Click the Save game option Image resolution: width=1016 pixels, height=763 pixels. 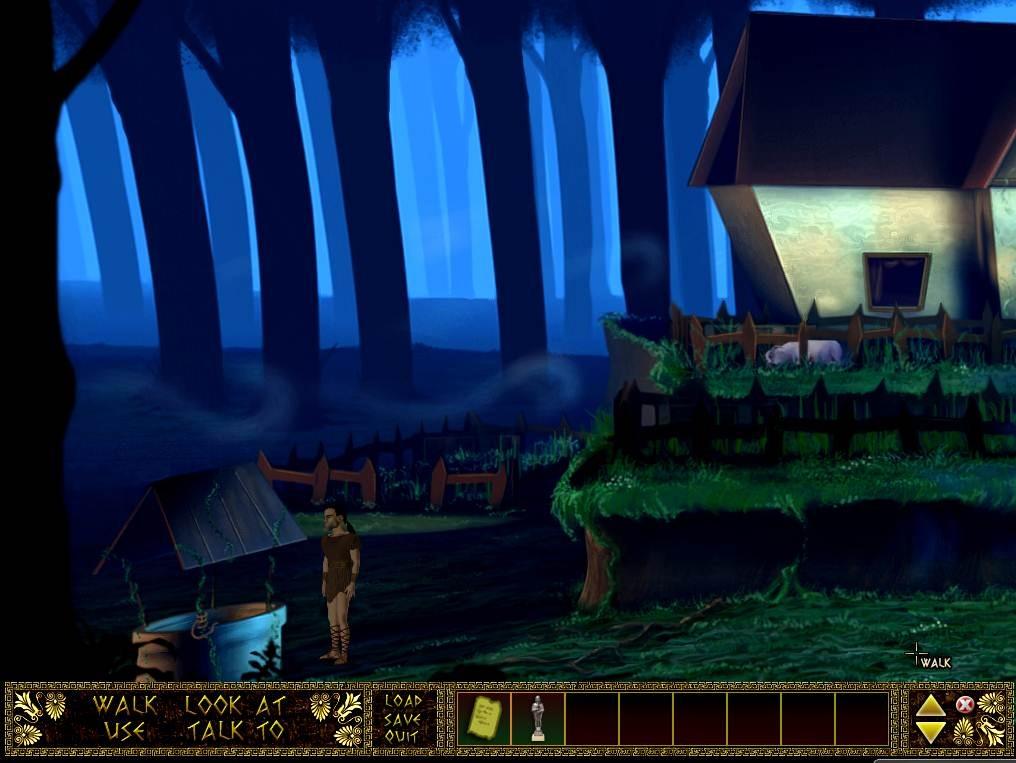click(x=403, y=718)
